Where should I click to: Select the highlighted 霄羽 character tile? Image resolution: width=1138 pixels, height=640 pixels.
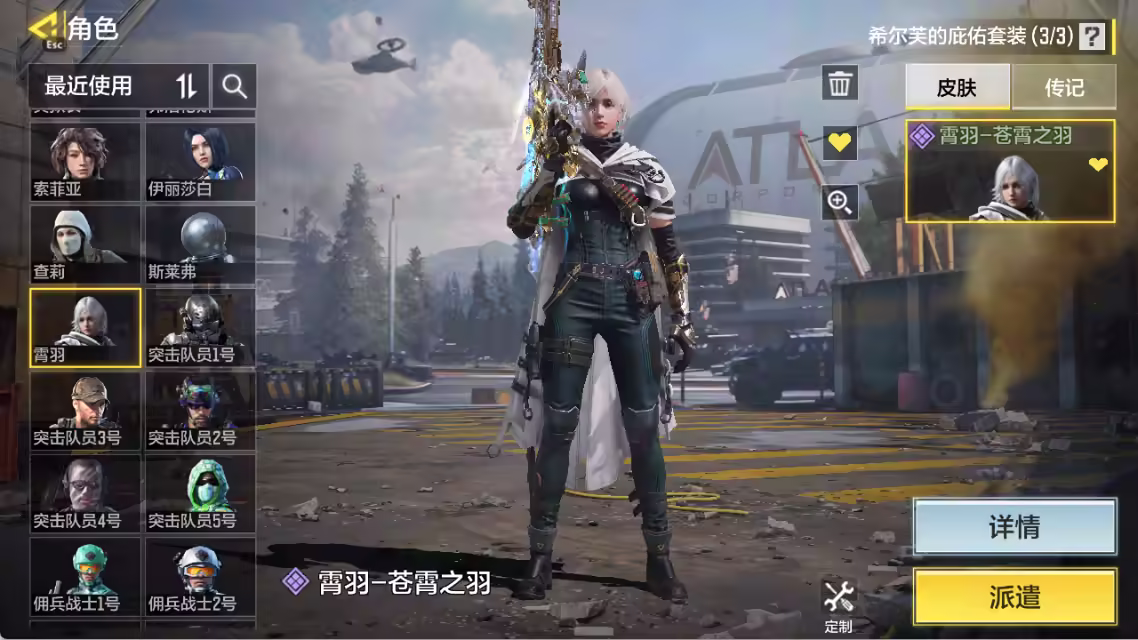click(85, 327)
